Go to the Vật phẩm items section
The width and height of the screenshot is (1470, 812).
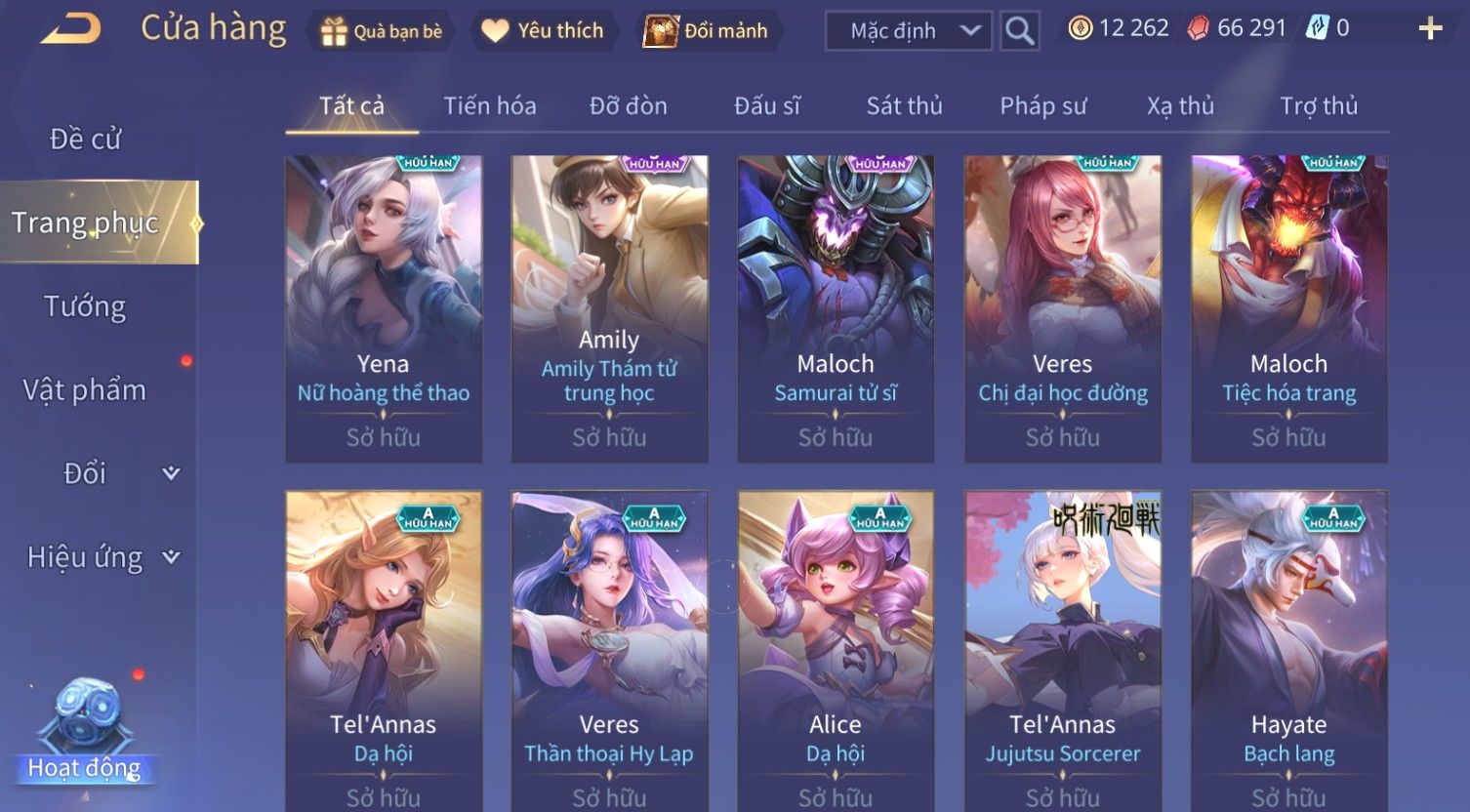[86, 390]
